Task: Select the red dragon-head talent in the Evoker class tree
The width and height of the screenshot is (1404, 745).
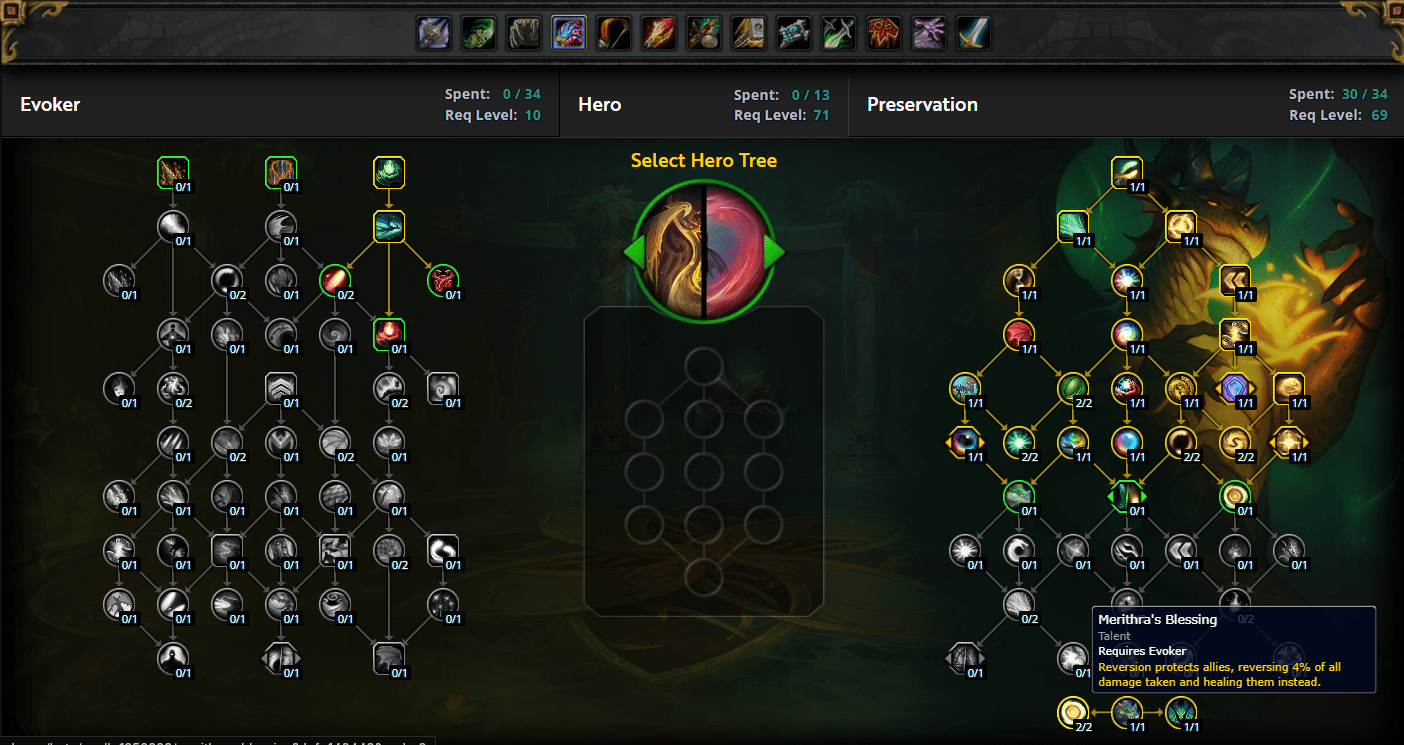Action: click(443, 281)
